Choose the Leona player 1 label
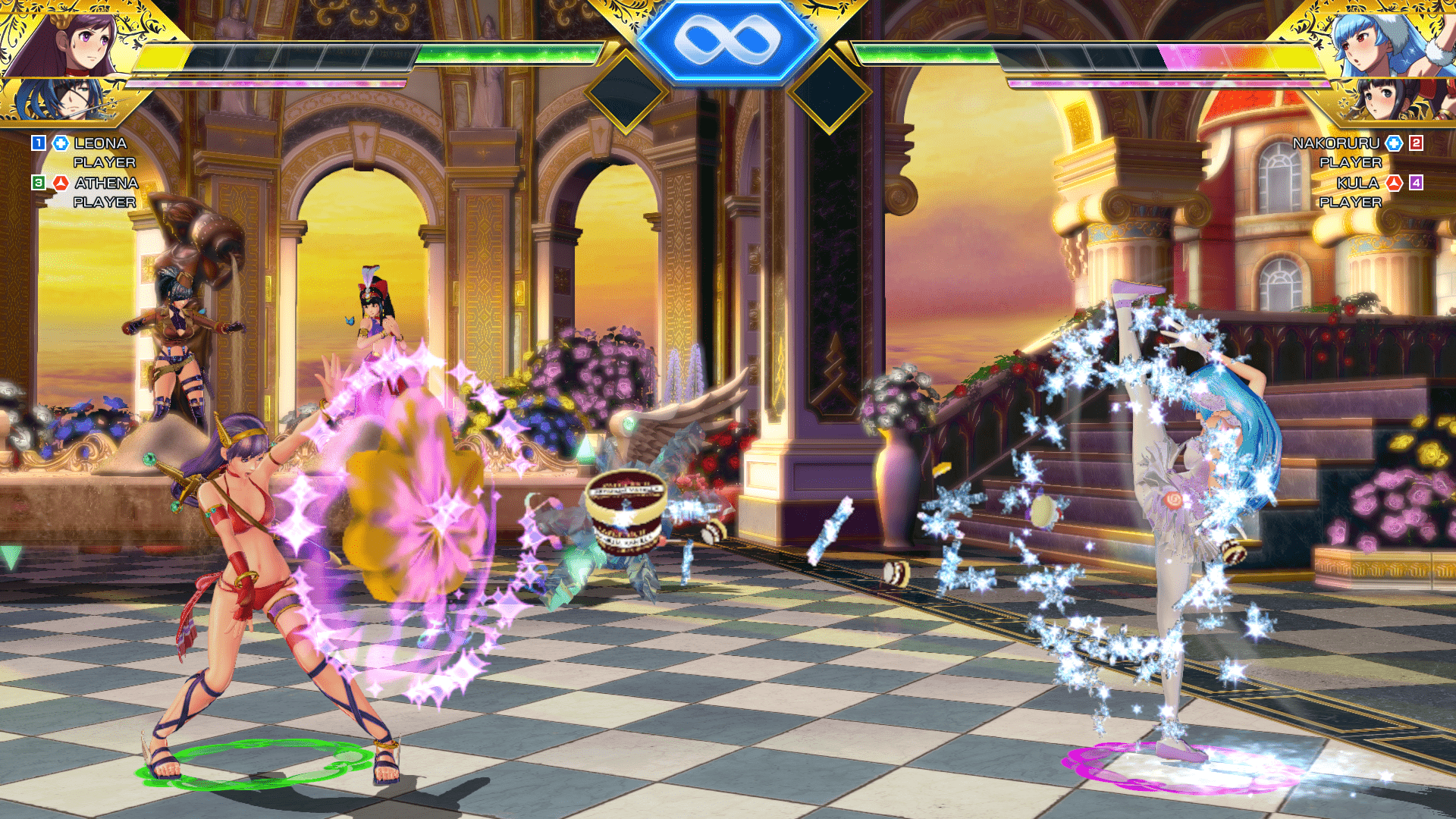 click(x=99, y=143)
